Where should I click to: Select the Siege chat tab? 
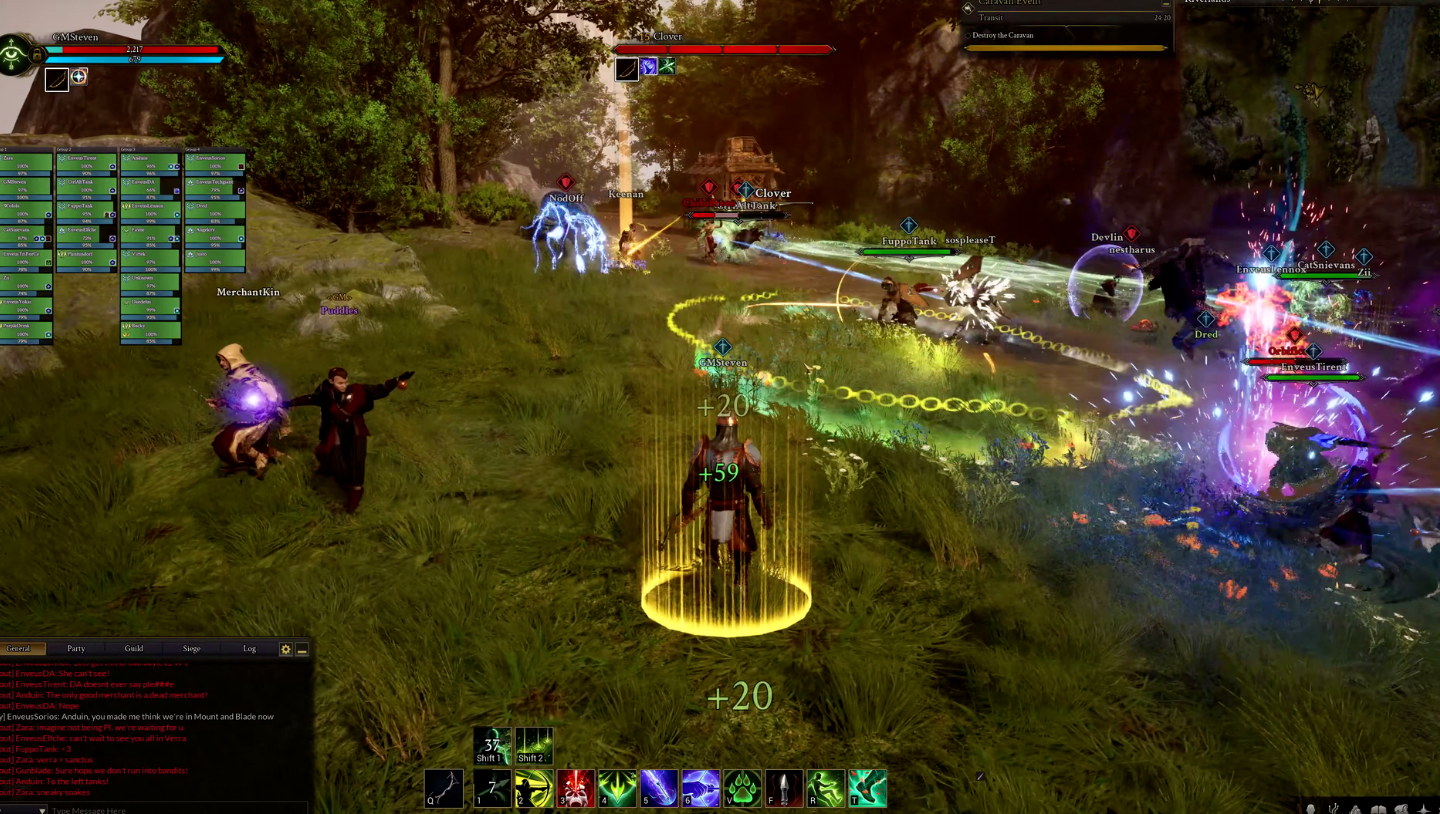point(191,648)
